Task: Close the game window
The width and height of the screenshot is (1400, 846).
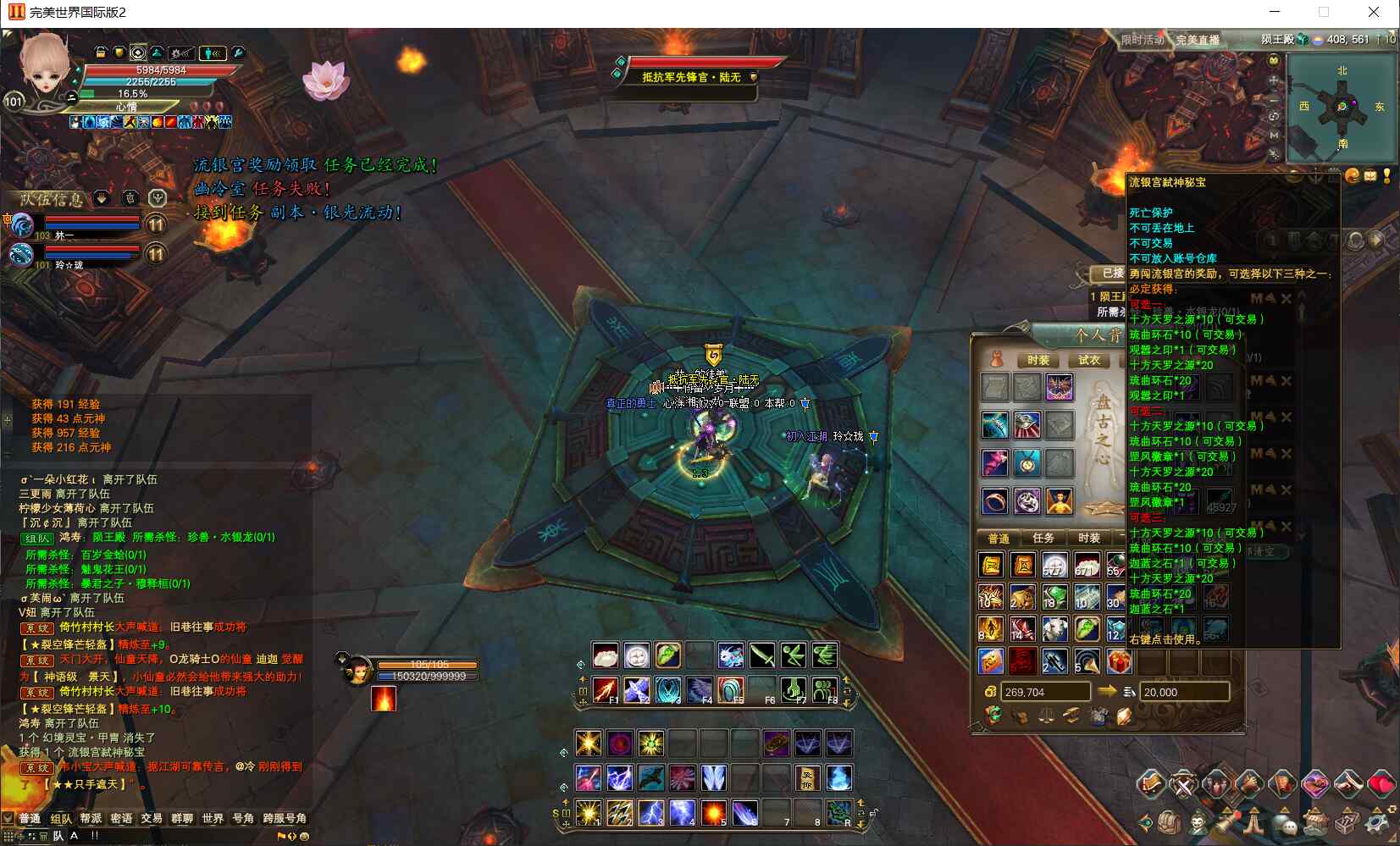Action: [x=1374, y=12]
